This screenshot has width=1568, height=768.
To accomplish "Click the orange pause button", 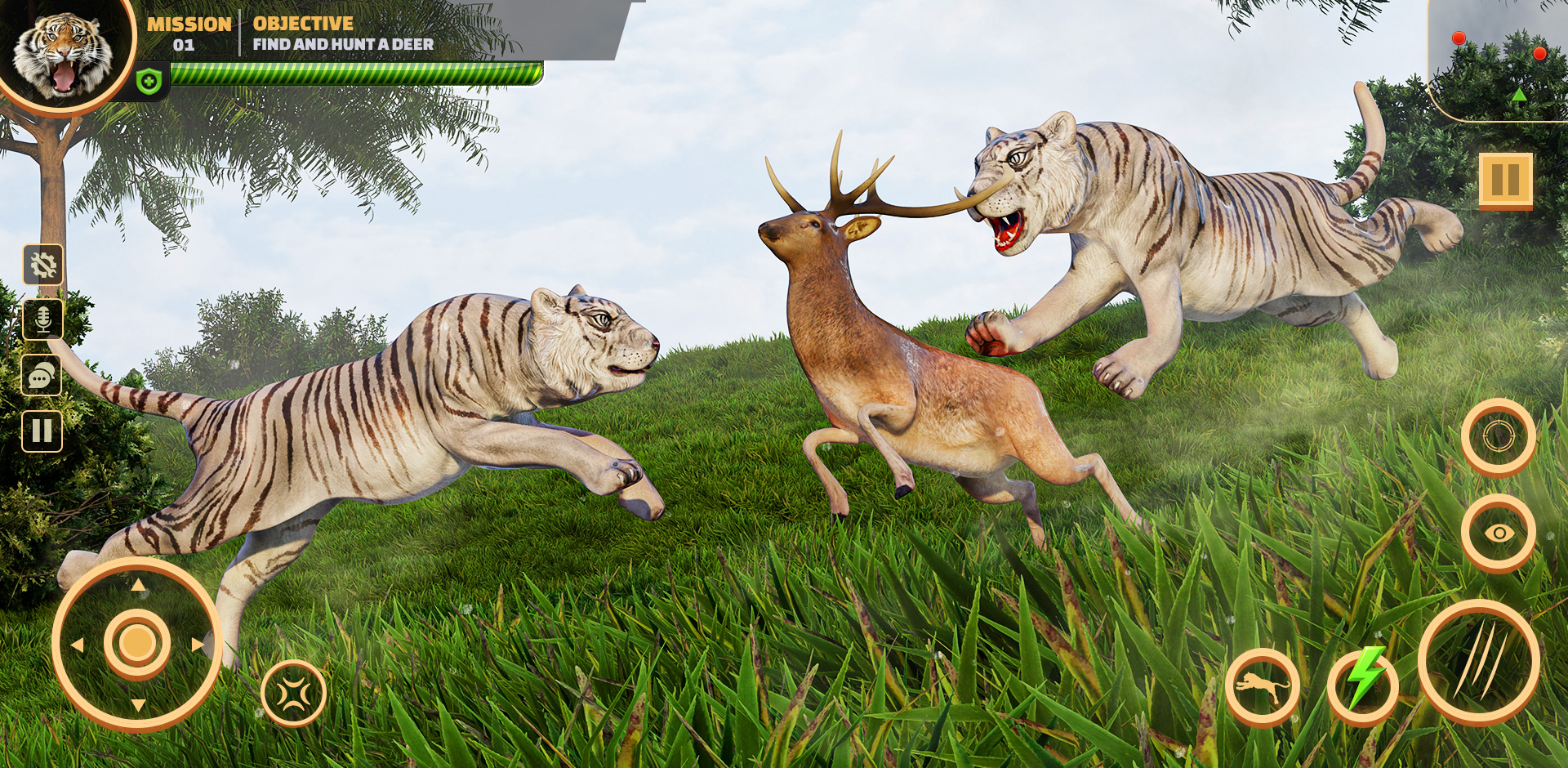I will tap(1505, 180).
